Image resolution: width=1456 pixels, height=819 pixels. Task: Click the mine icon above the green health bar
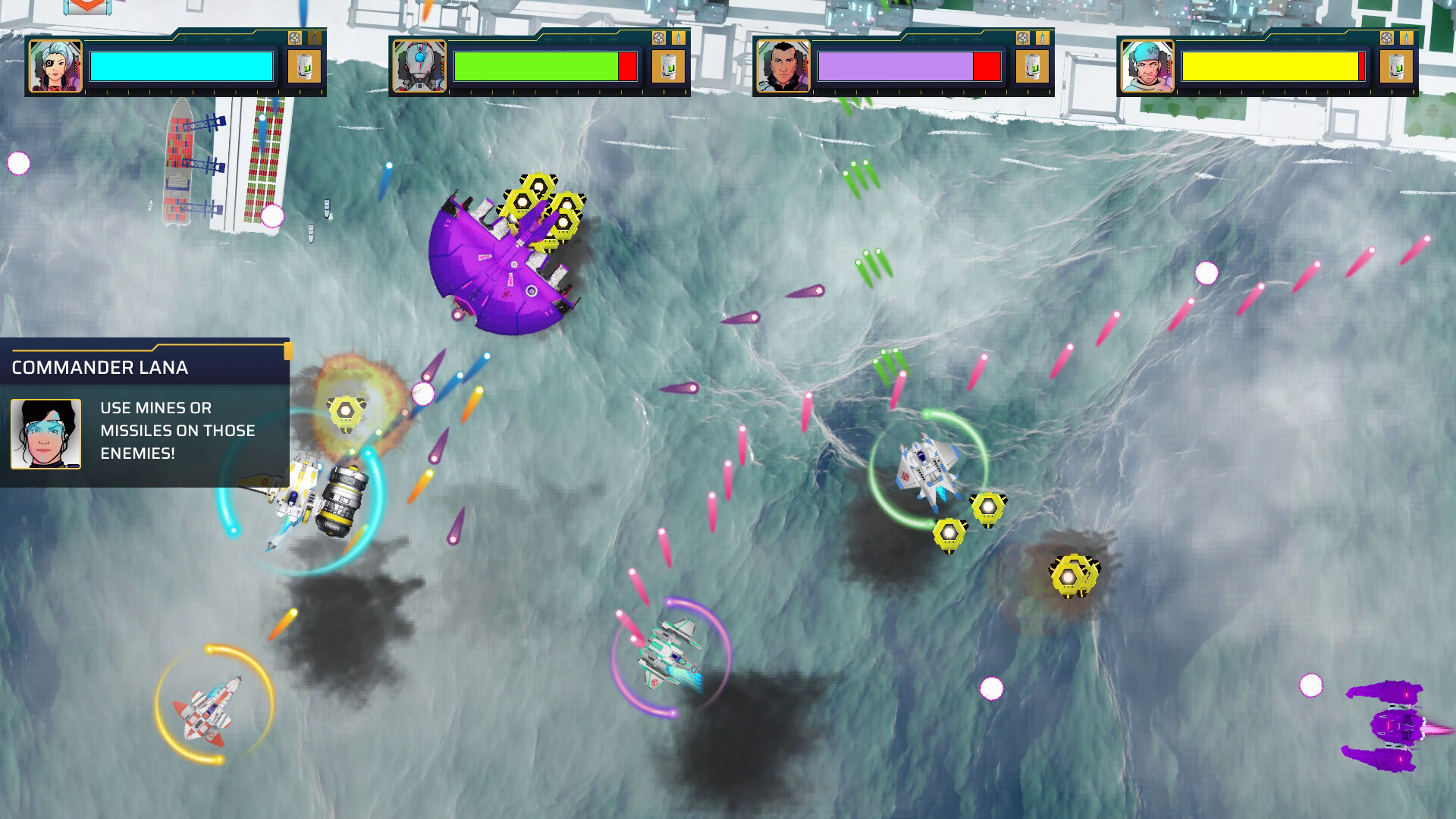click(x=659, y=38)
